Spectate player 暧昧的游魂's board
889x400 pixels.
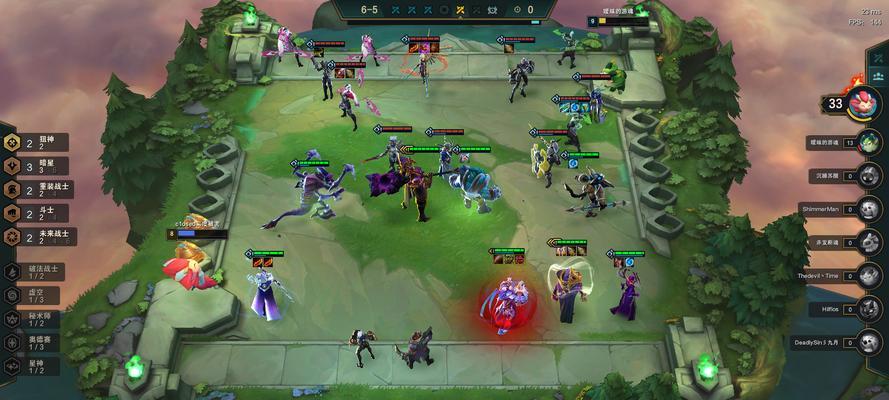coord(870,143)
